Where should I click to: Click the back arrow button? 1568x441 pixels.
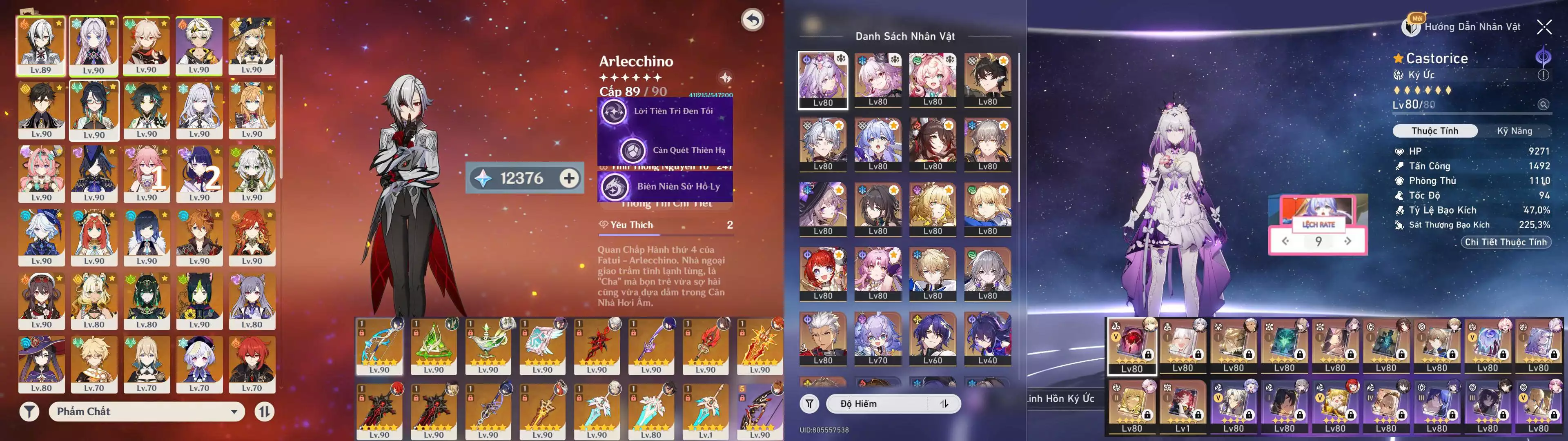pyautogui.click(x=752, y=20)
